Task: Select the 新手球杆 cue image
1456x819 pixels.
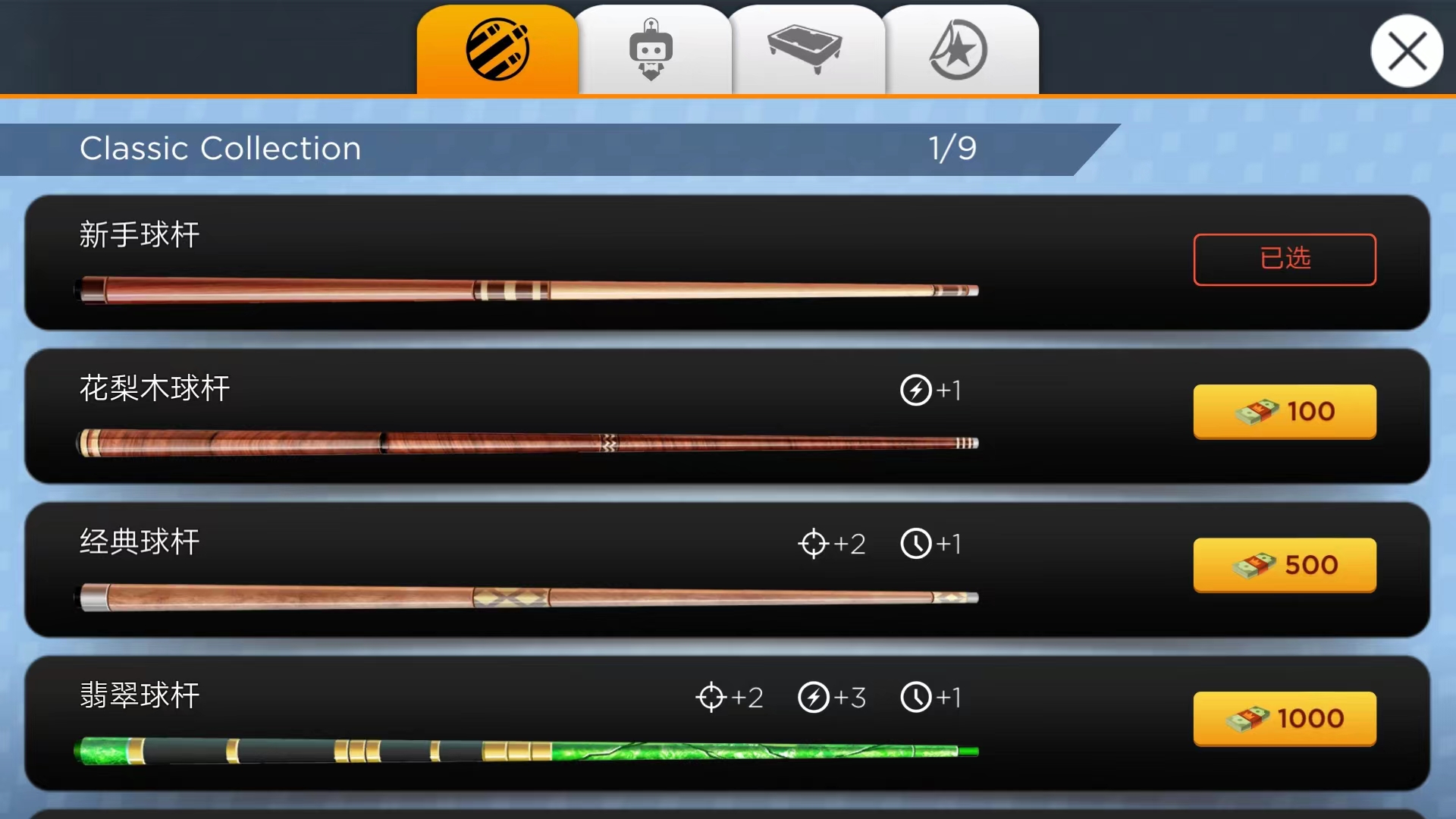Action: point(527,290)
